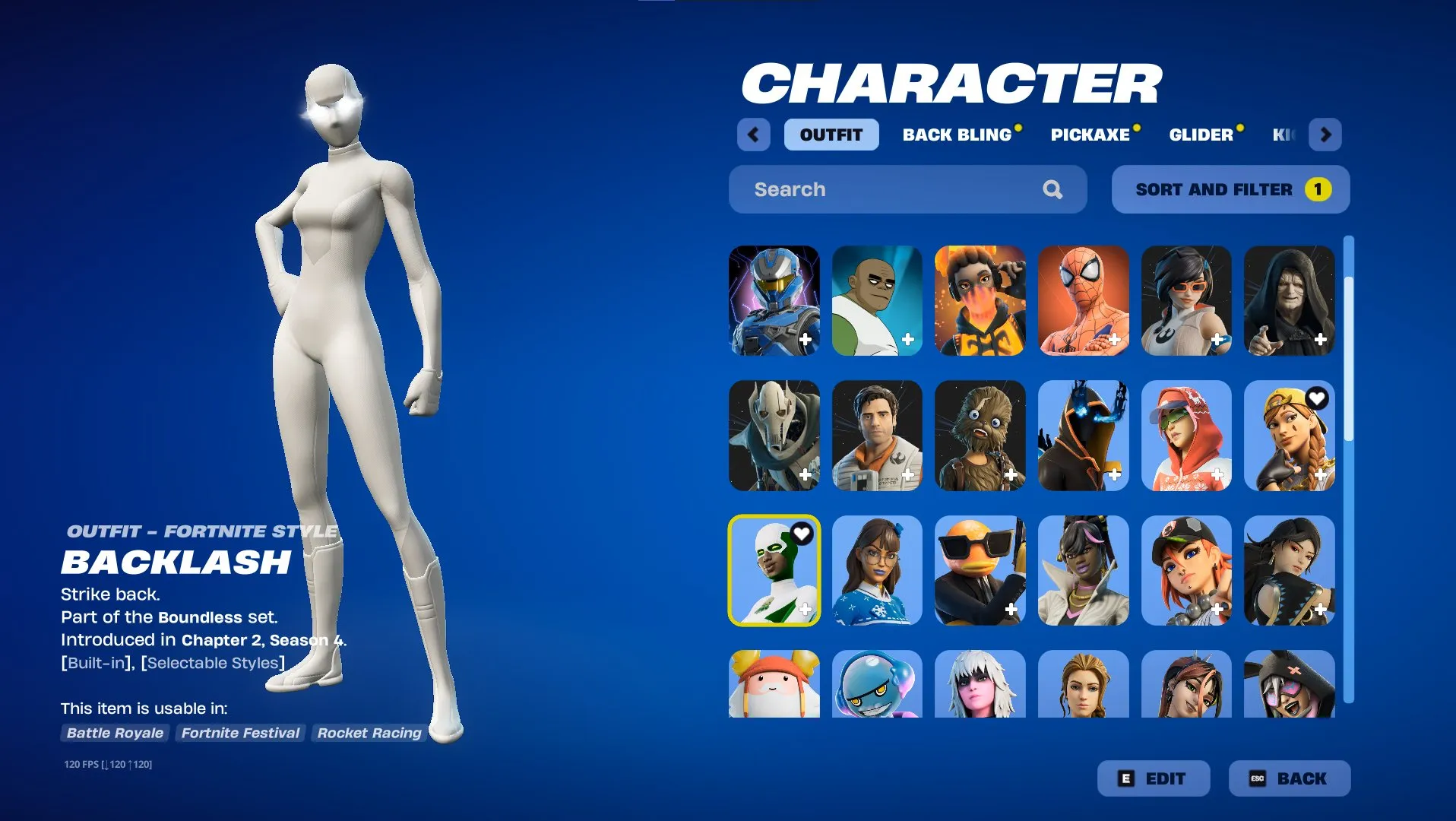The height and width of the screenshot is (821, 1456).
Task: Click the left arrow to scroll category tabs
Action: coord(753,134)
